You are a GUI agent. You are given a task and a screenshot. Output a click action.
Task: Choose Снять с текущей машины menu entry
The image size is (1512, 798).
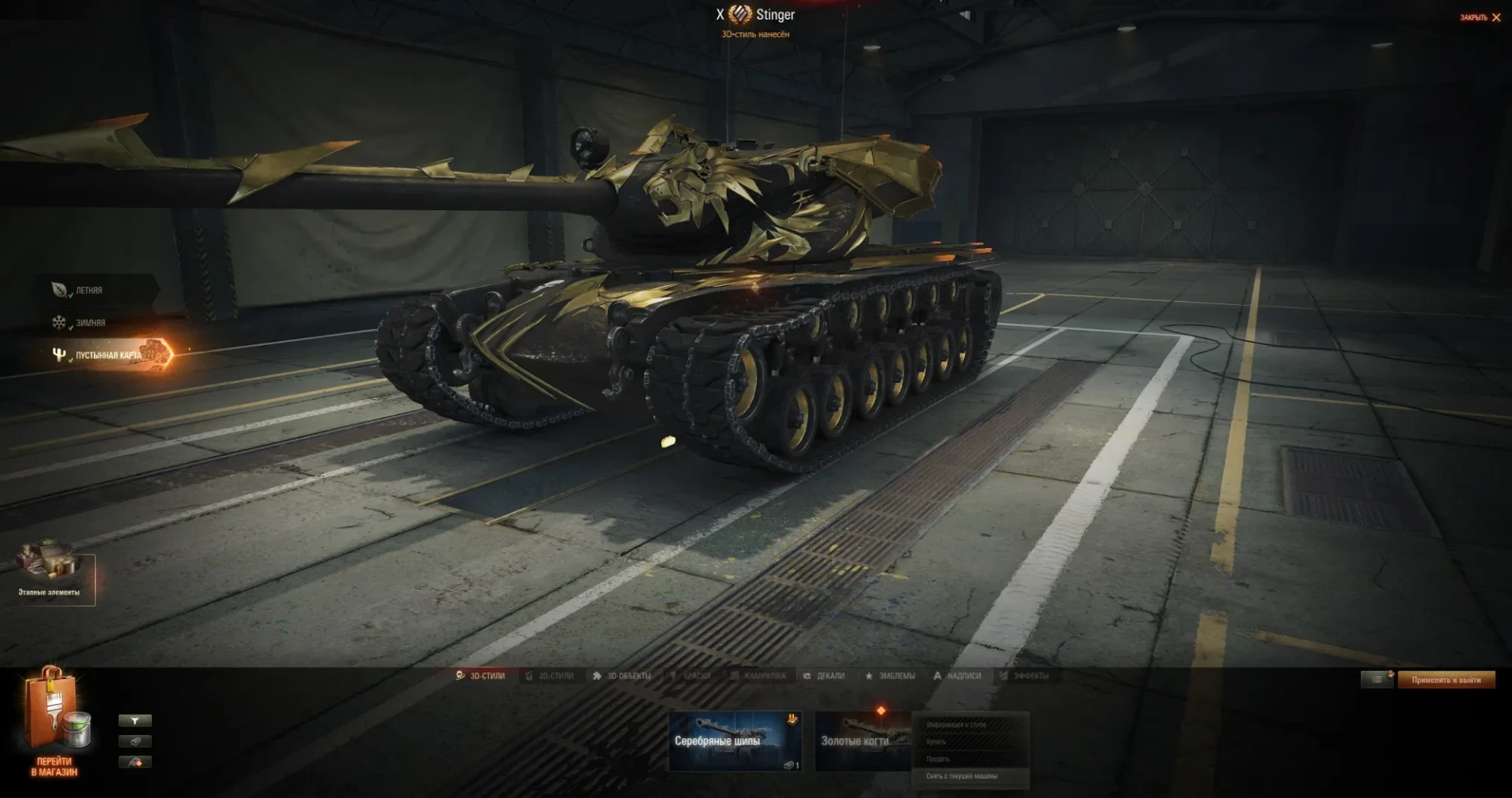(x=962, y=777)
